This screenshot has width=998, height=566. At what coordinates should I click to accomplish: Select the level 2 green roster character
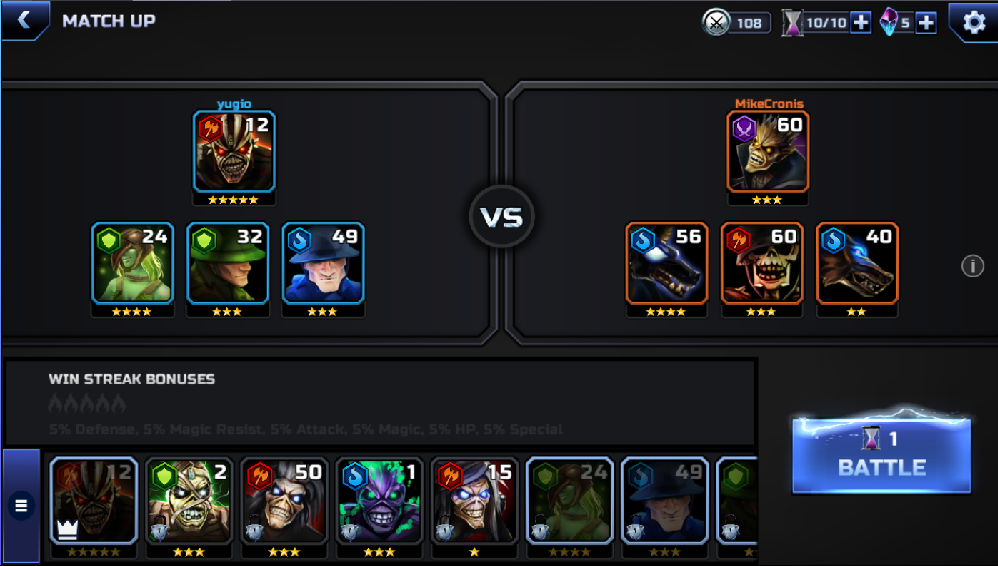(x=189, y=501)
